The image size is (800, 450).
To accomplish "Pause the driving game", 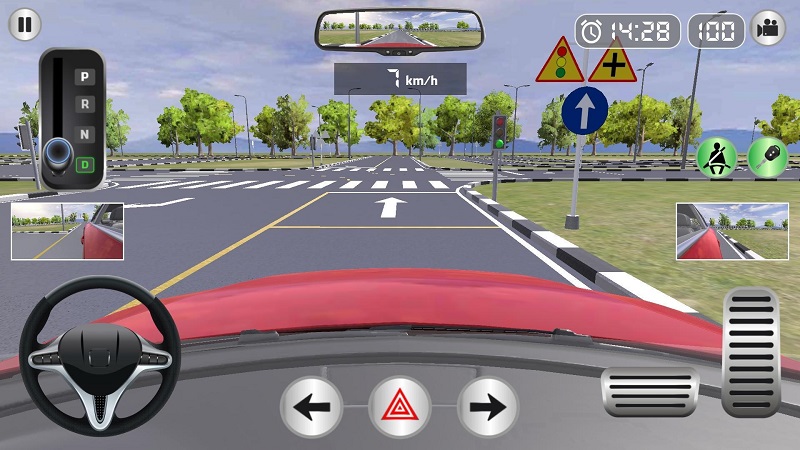I will pos(26,26).
